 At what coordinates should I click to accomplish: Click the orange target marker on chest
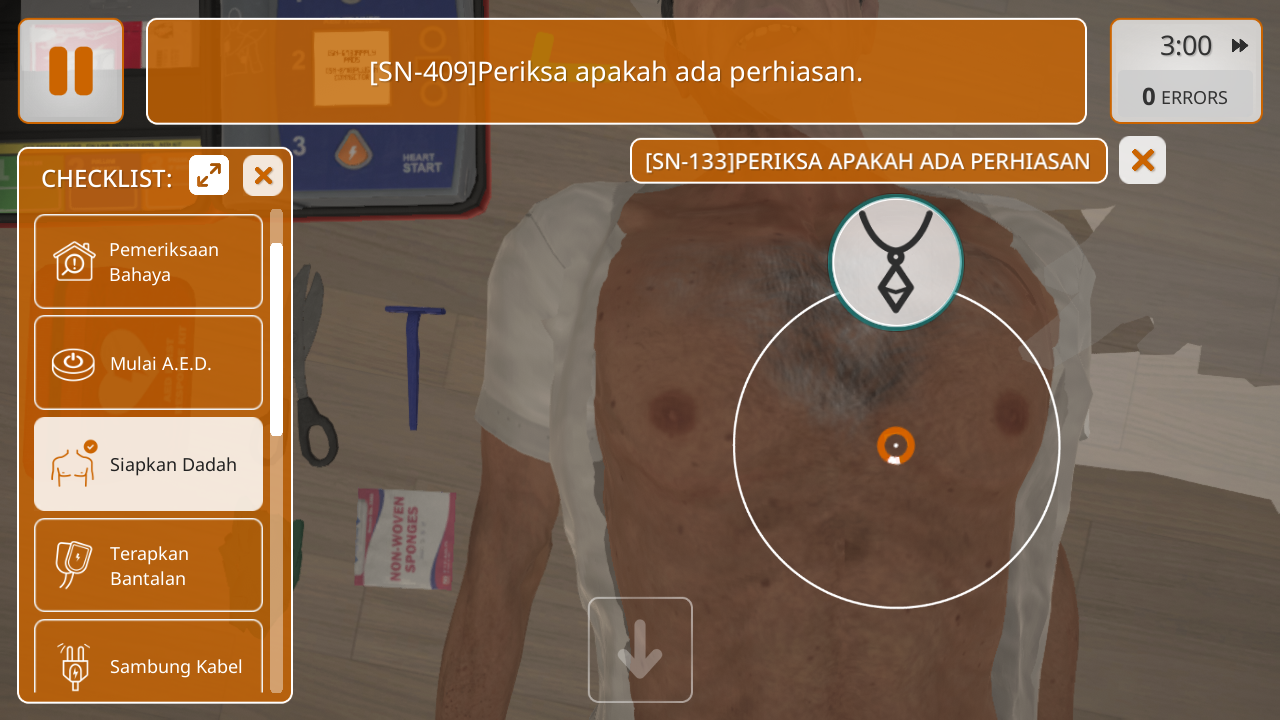tap(896, 446)
